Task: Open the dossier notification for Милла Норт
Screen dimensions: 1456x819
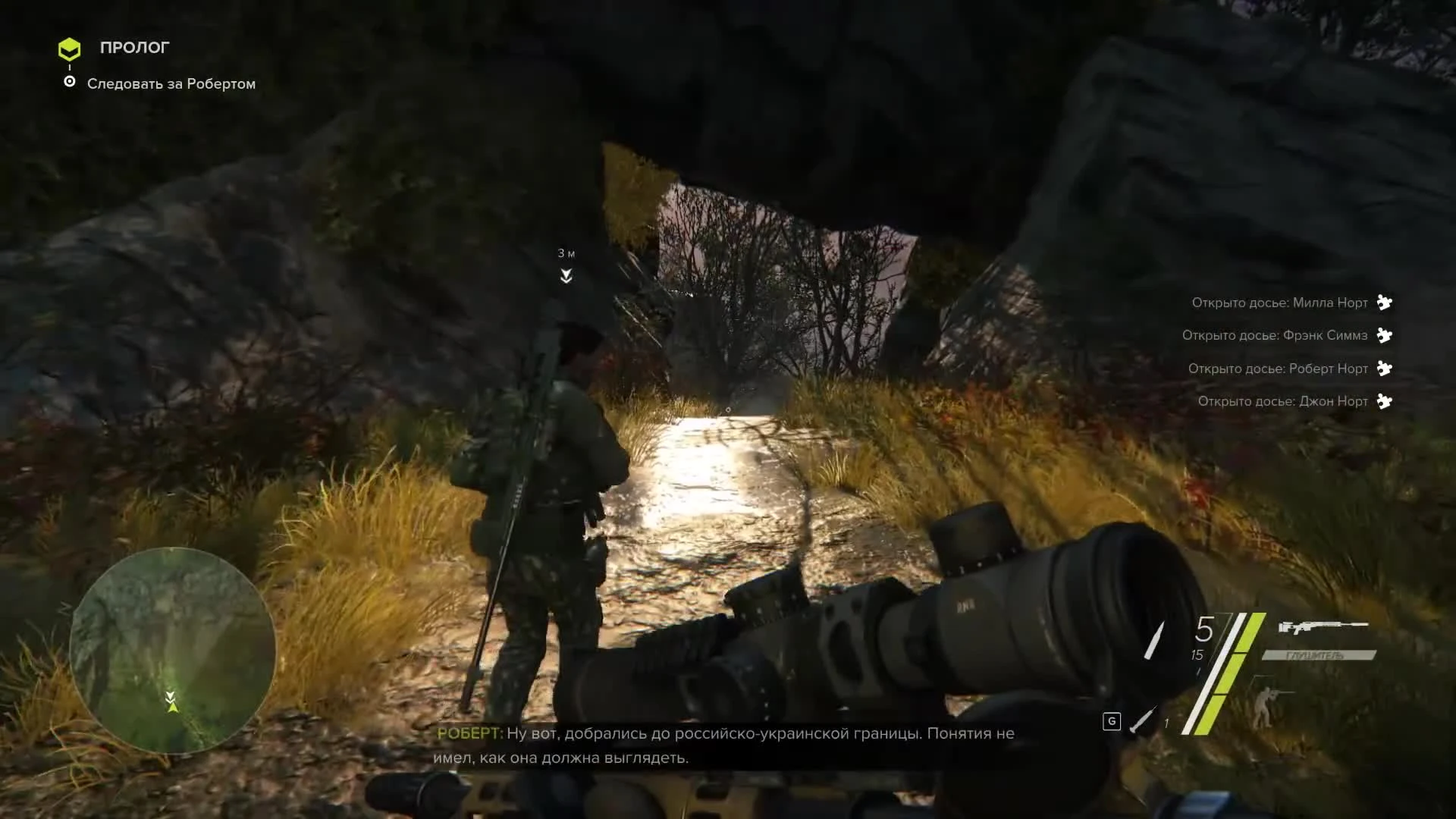Action: coord(1281,303)
